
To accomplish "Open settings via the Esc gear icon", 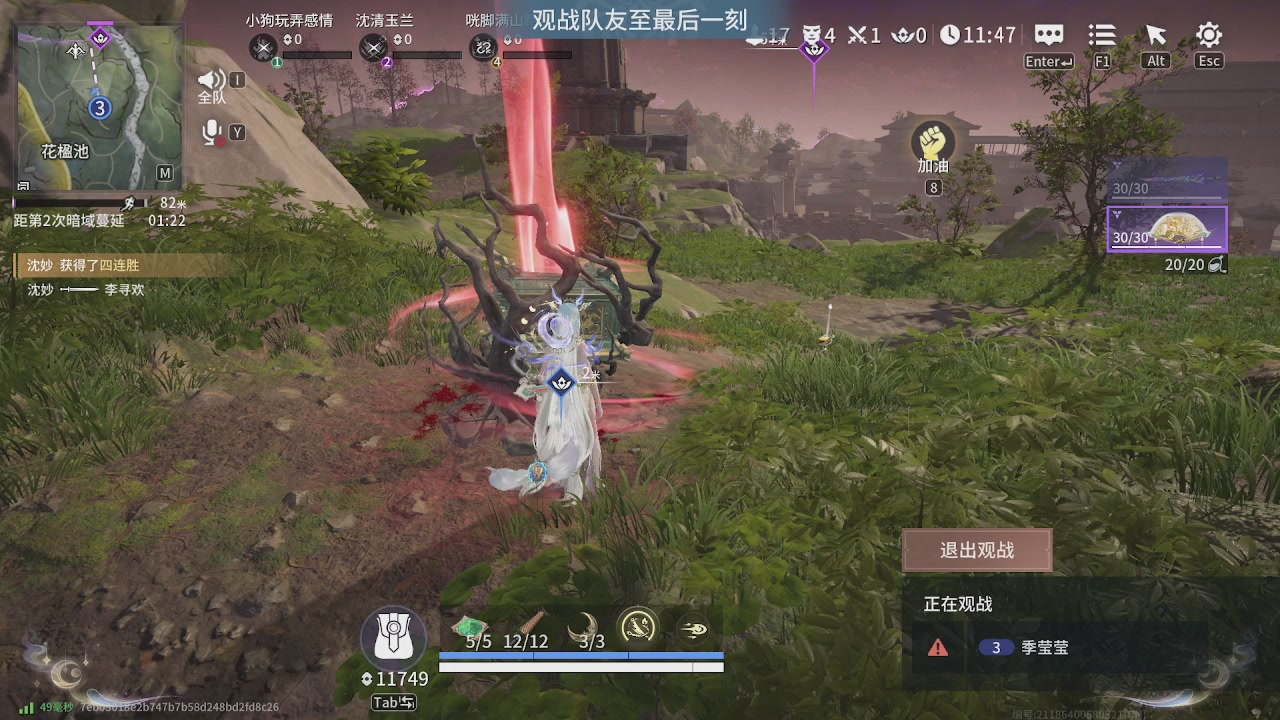I will coord(1208,34).
